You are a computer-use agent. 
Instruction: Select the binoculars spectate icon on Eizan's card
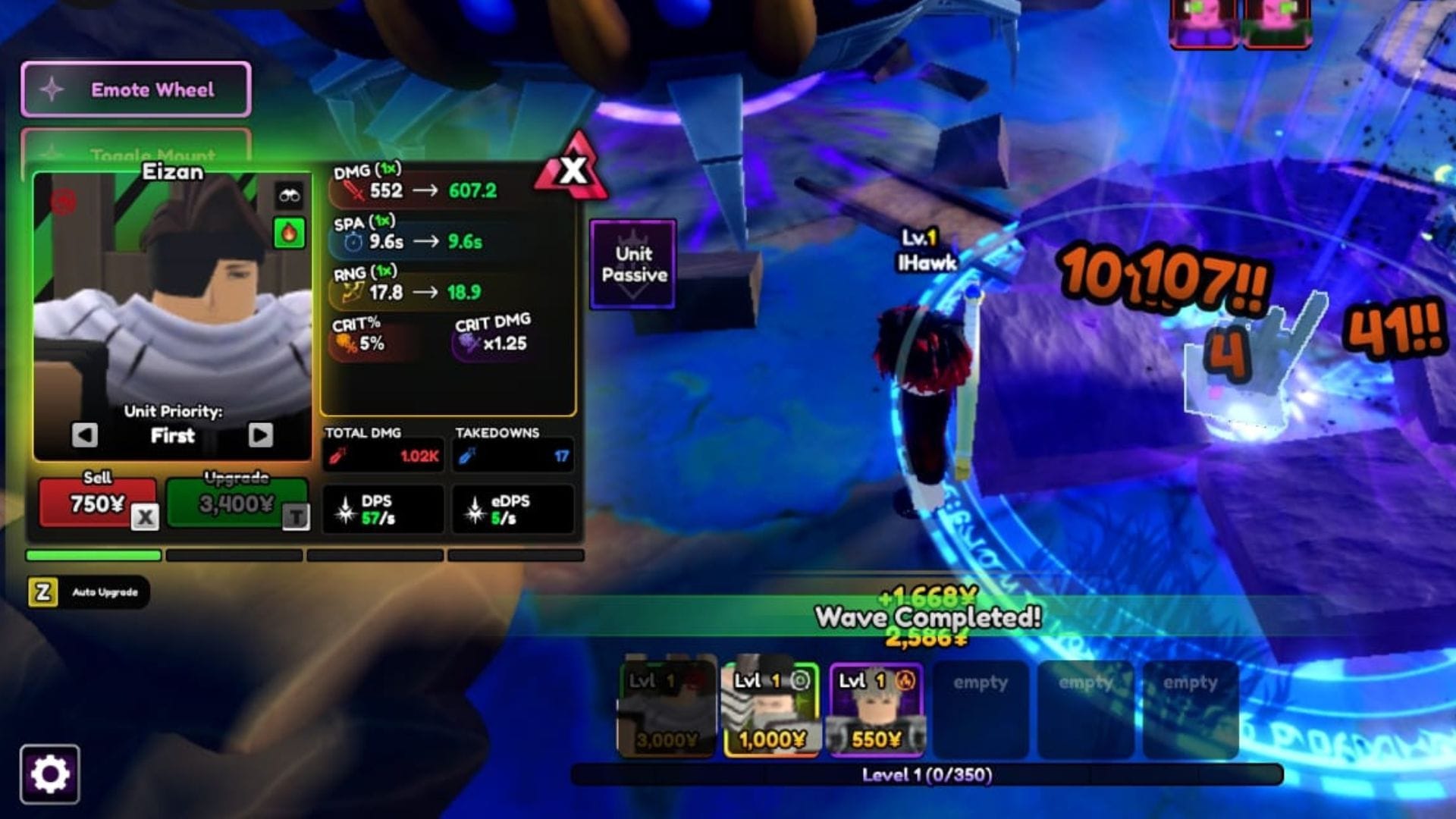[290, 196]
